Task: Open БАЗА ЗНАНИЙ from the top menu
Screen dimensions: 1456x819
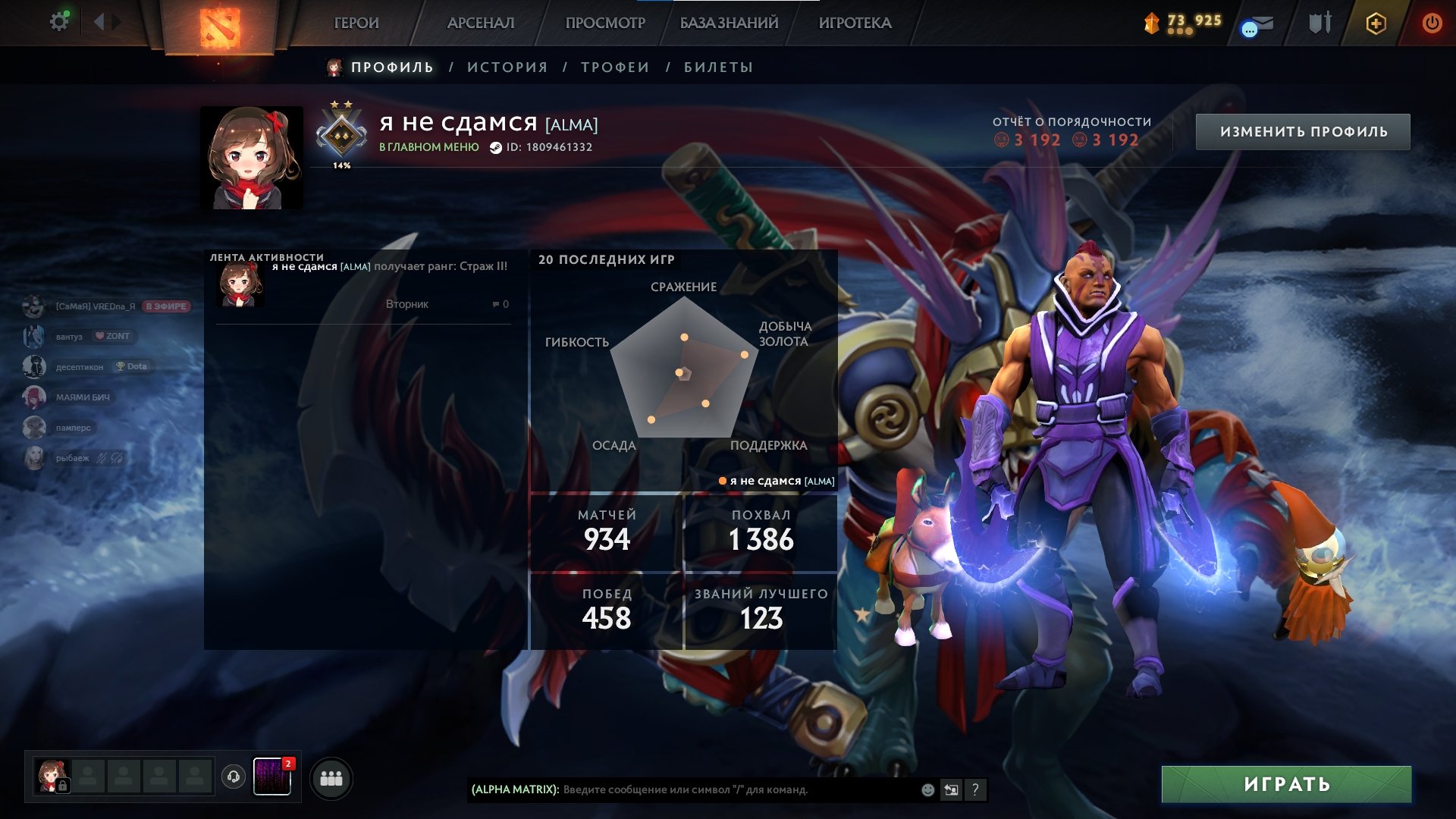Action: (728, 23)
